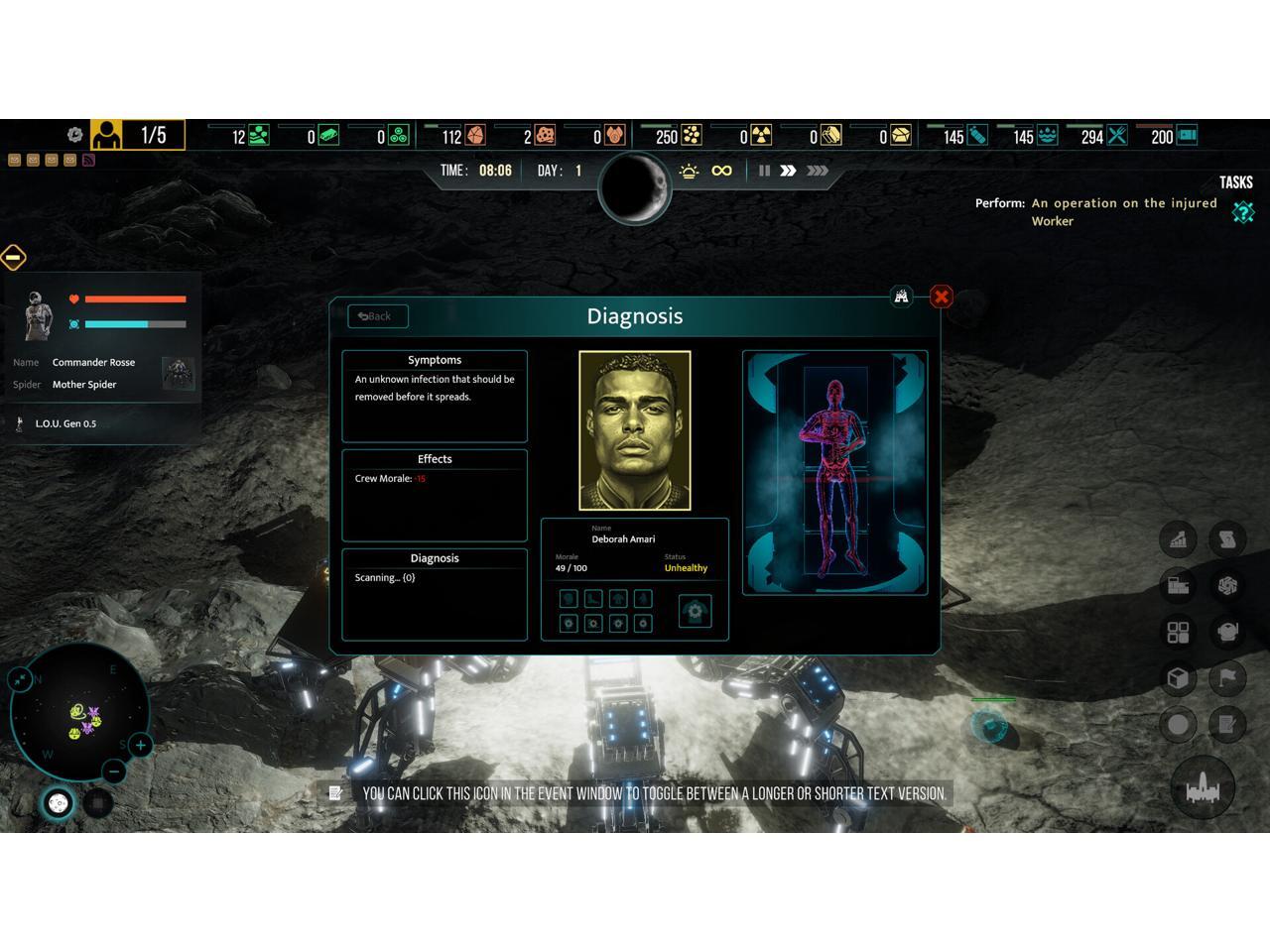
Task: Select the moon surface view button
Action: coord(59,802)
